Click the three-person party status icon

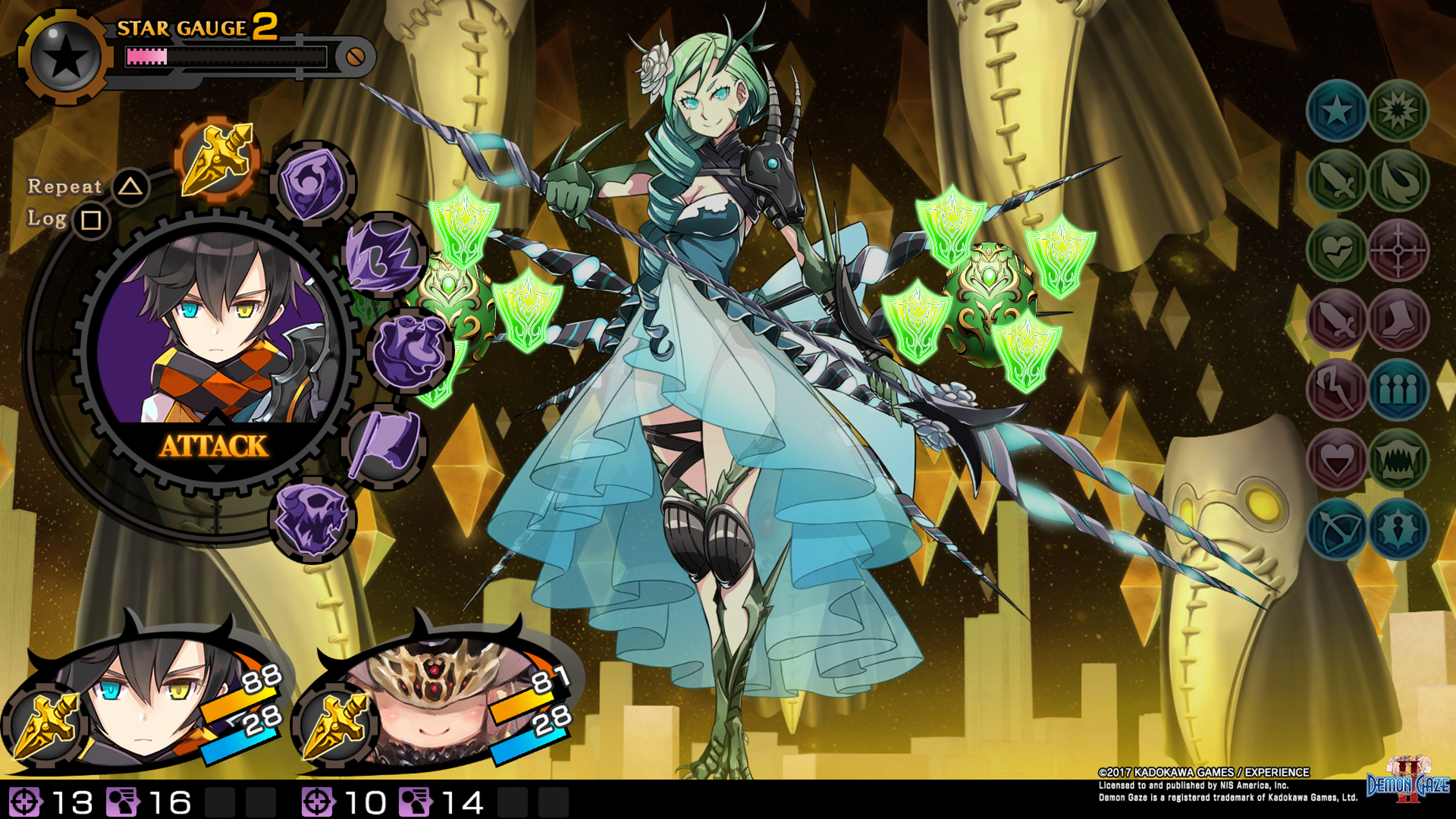[1398, 388]
